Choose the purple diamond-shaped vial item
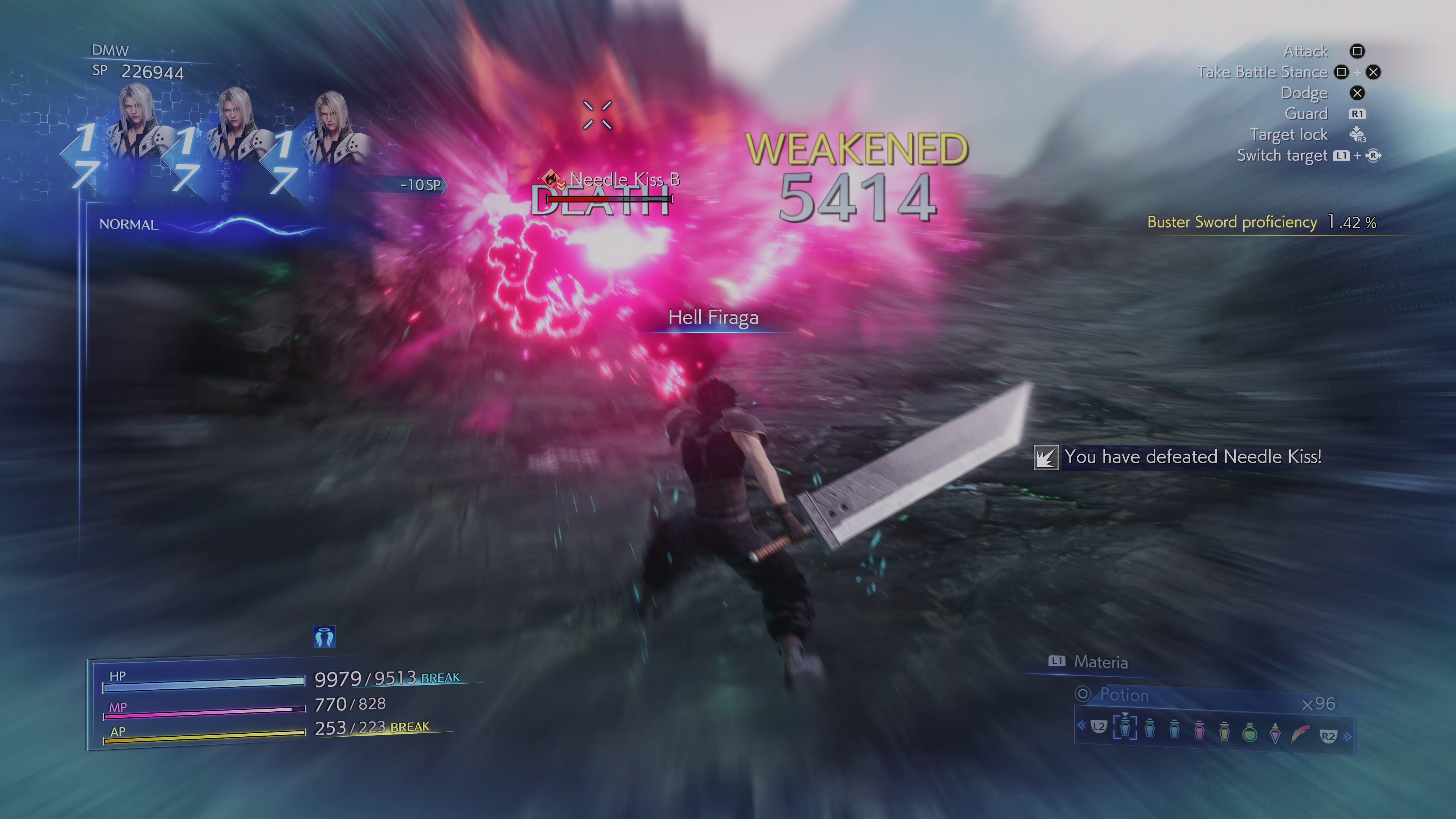This screenshot has height=819, width=1456. pos(1274,732)
